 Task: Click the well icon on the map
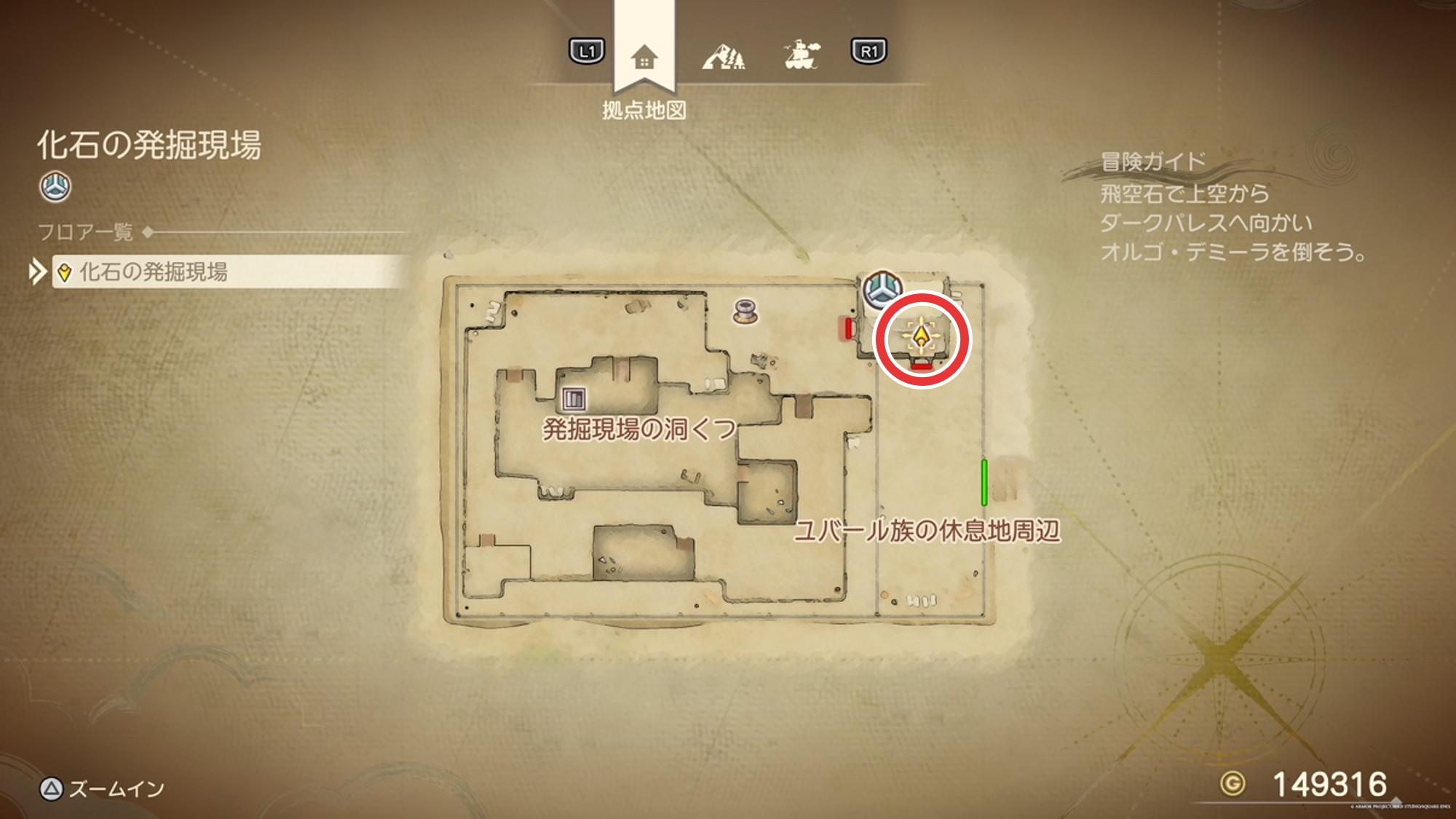745,312
